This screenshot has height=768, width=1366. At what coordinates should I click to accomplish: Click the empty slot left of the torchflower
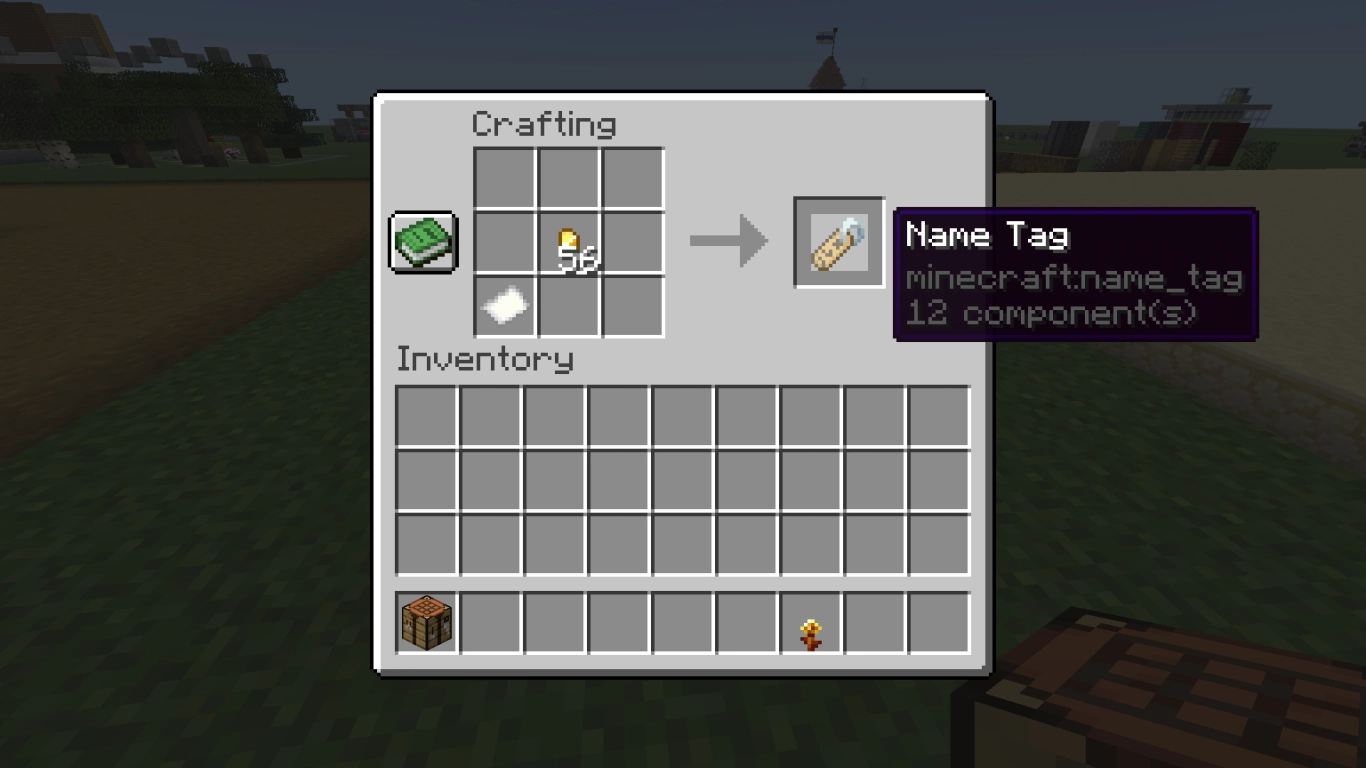(x=748, y=621)
